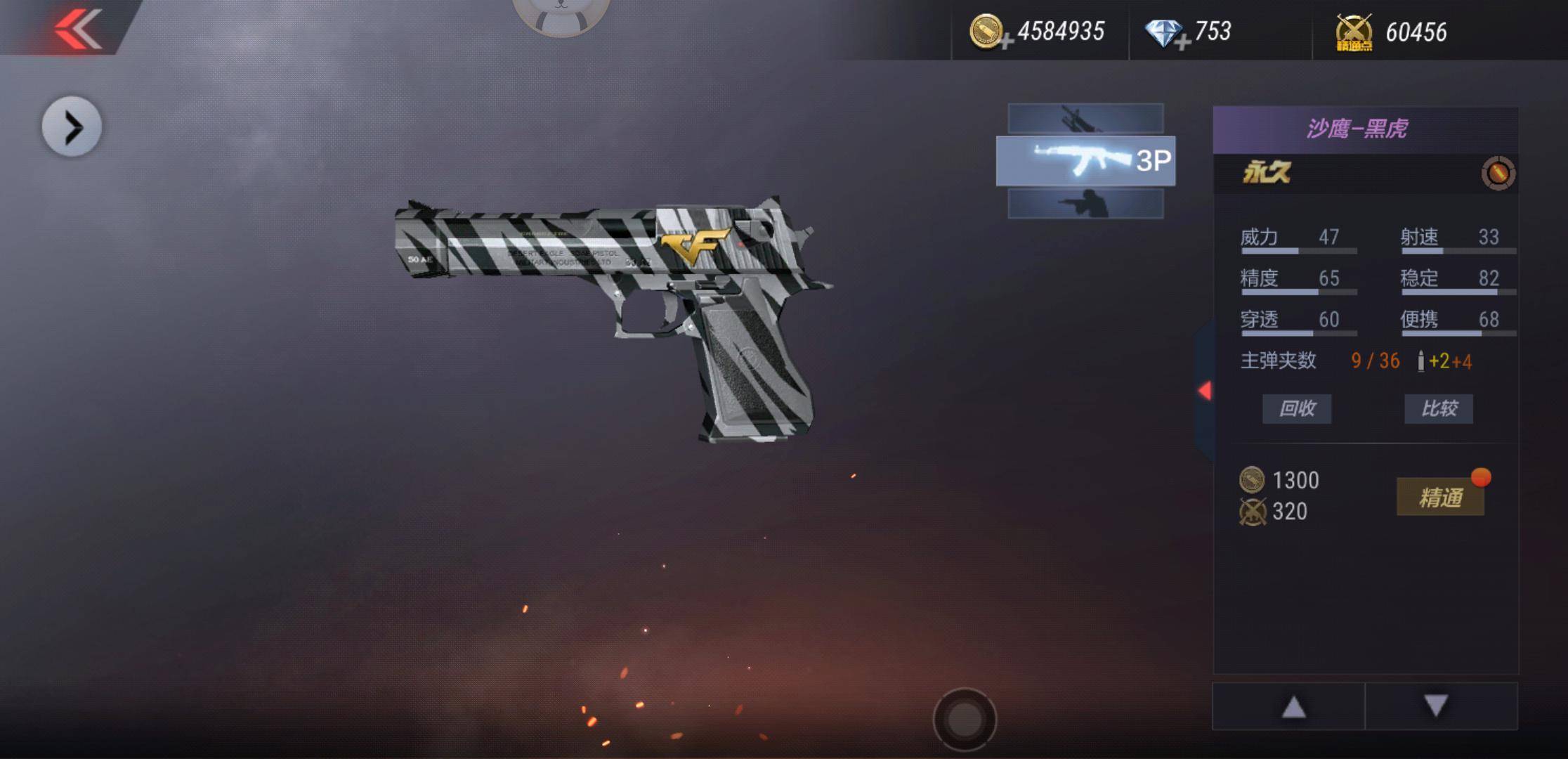Click the 回收 recycle button

click(1297, 408)
